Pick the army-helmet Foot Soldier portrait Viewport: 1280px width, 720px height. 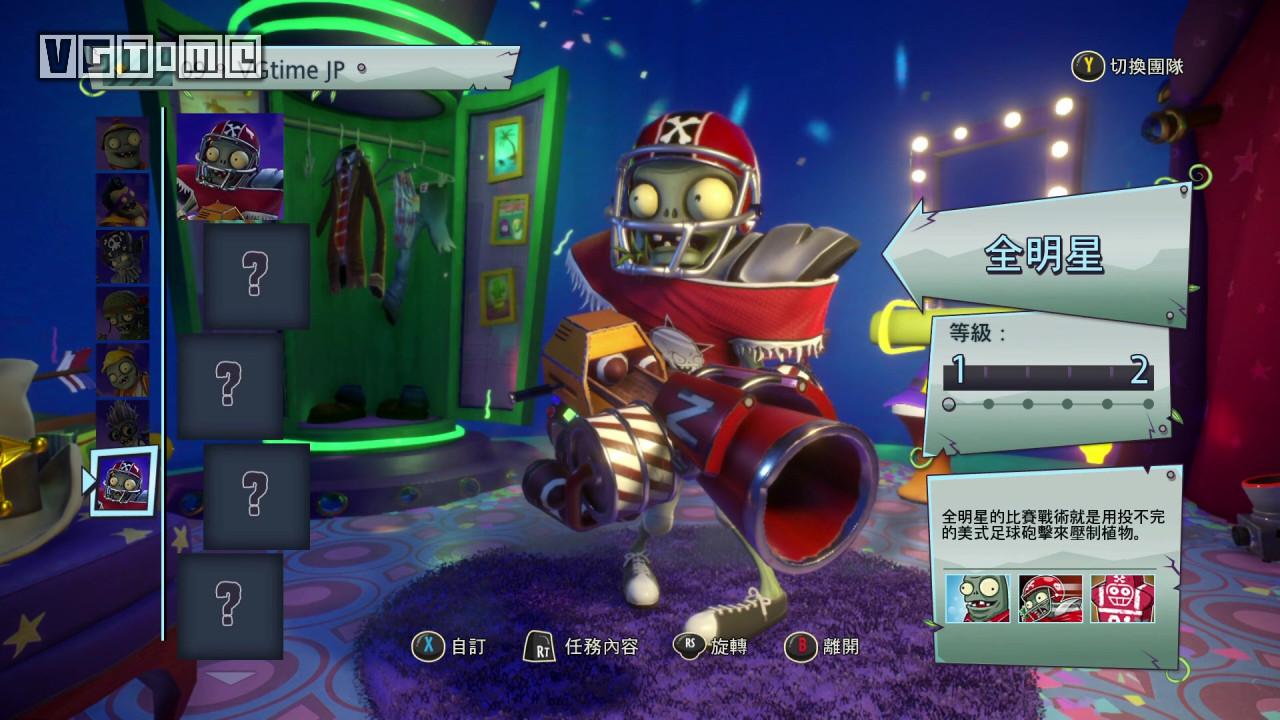(123, 314)
